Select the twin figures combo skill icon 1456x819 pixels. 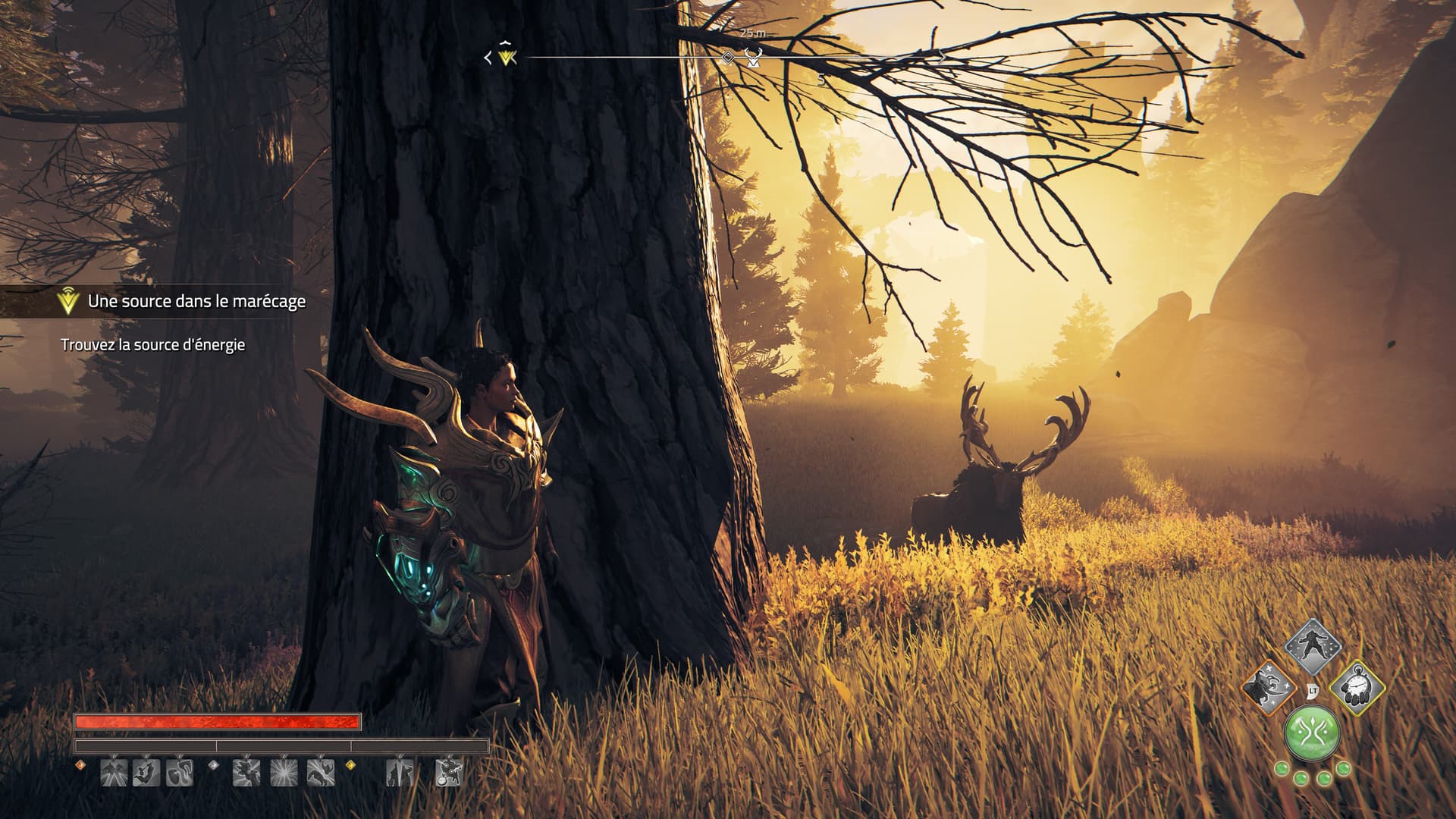pyautogui.click(x=114, y=773)
